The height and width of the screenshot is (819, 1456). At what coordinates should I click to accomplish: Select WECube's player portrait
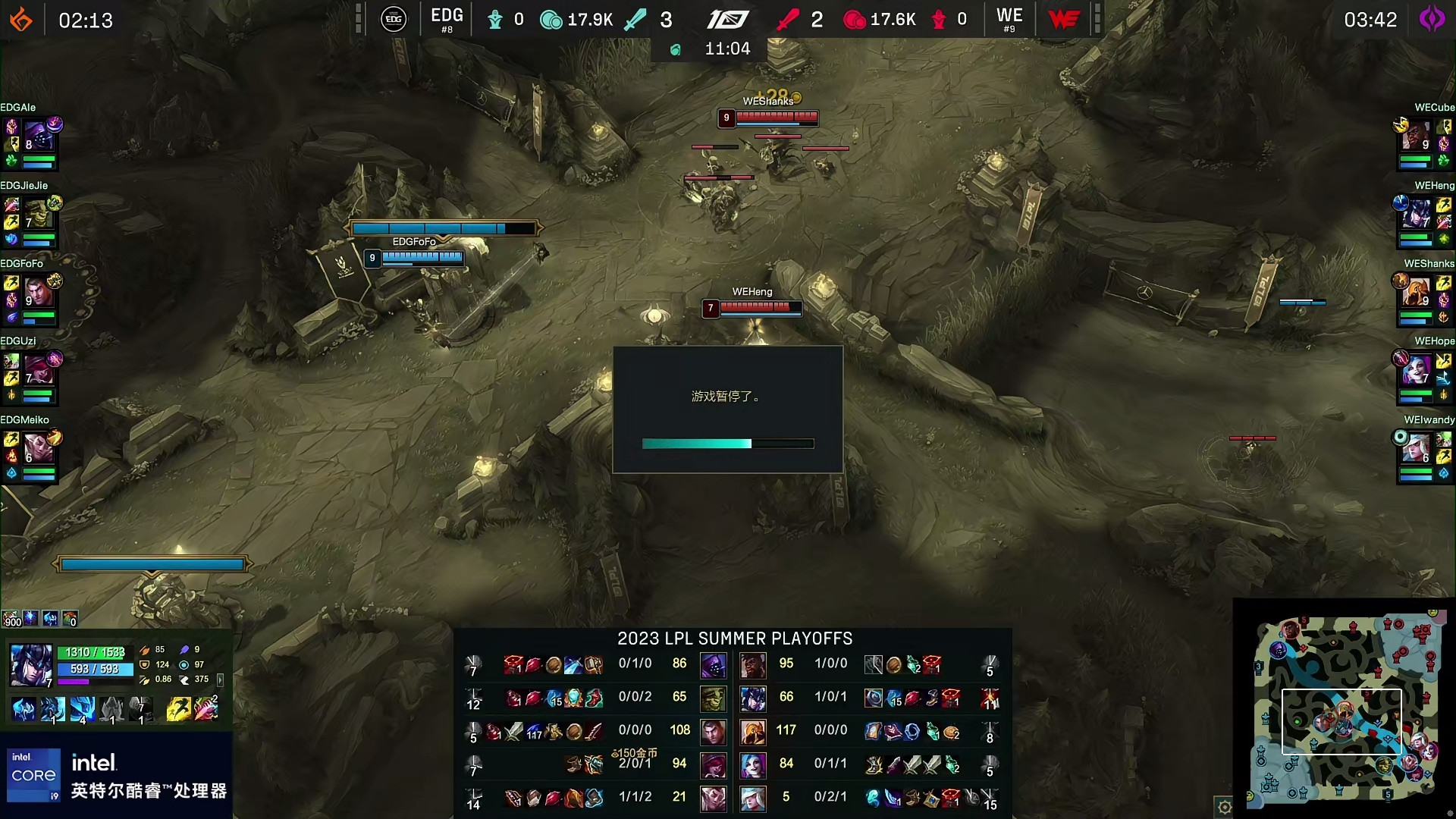coord(1415,137)
